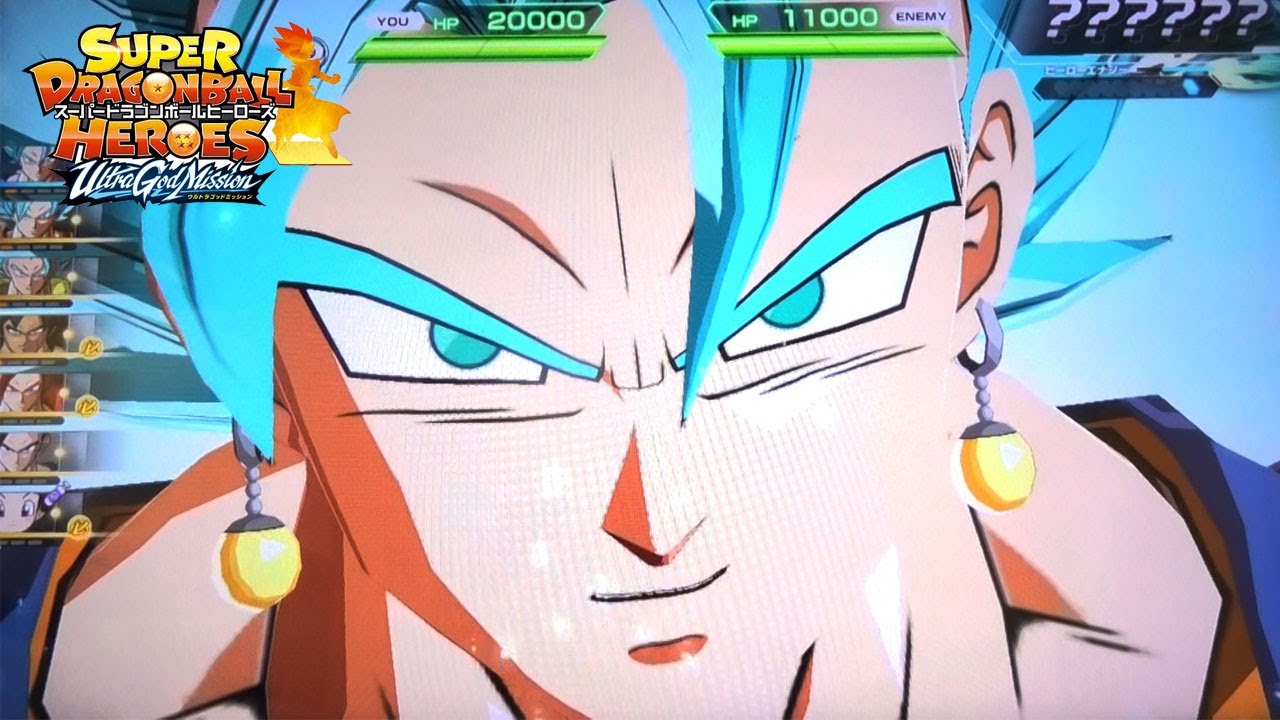Choose the round-faced kid portrait with candy
1280x720 pixels.
click(22, 510)
